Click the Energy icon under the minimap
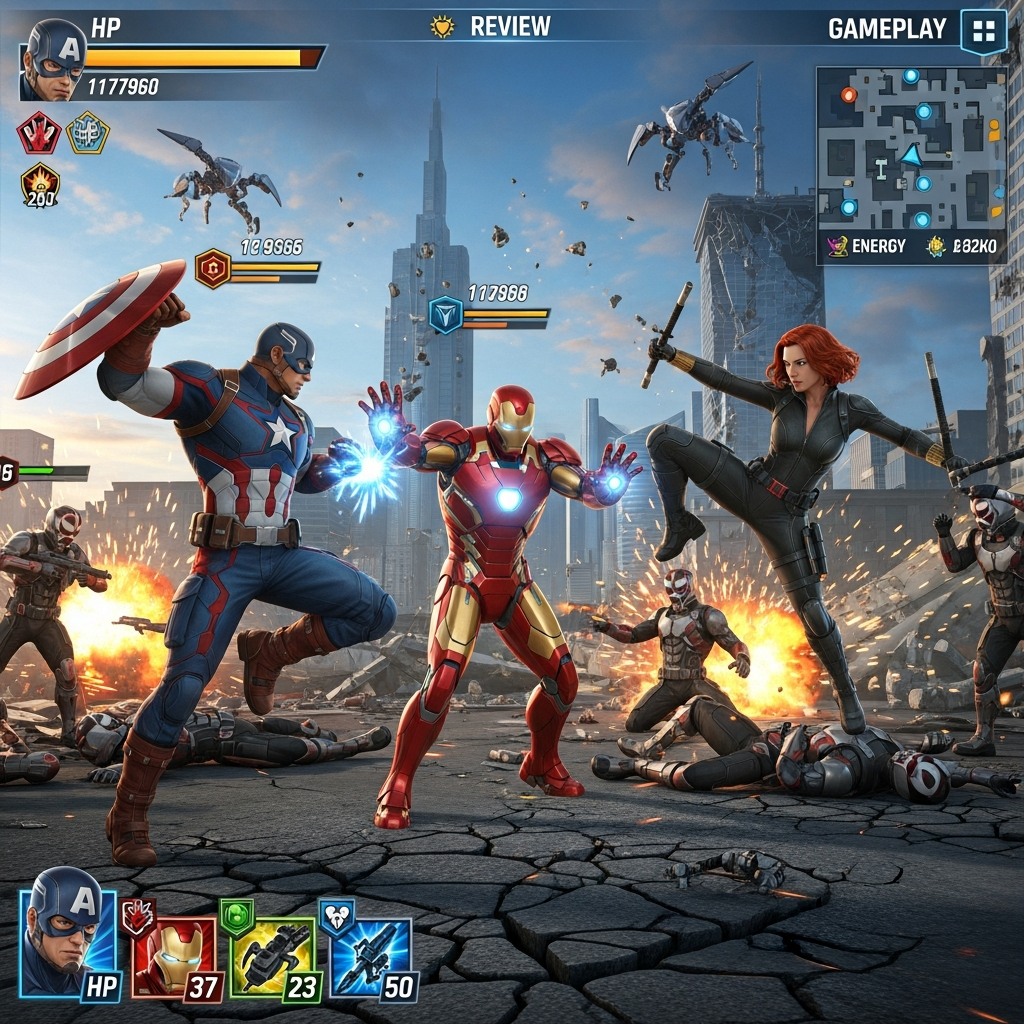The image size is (1024, 1024). click(x=836, y=245)
